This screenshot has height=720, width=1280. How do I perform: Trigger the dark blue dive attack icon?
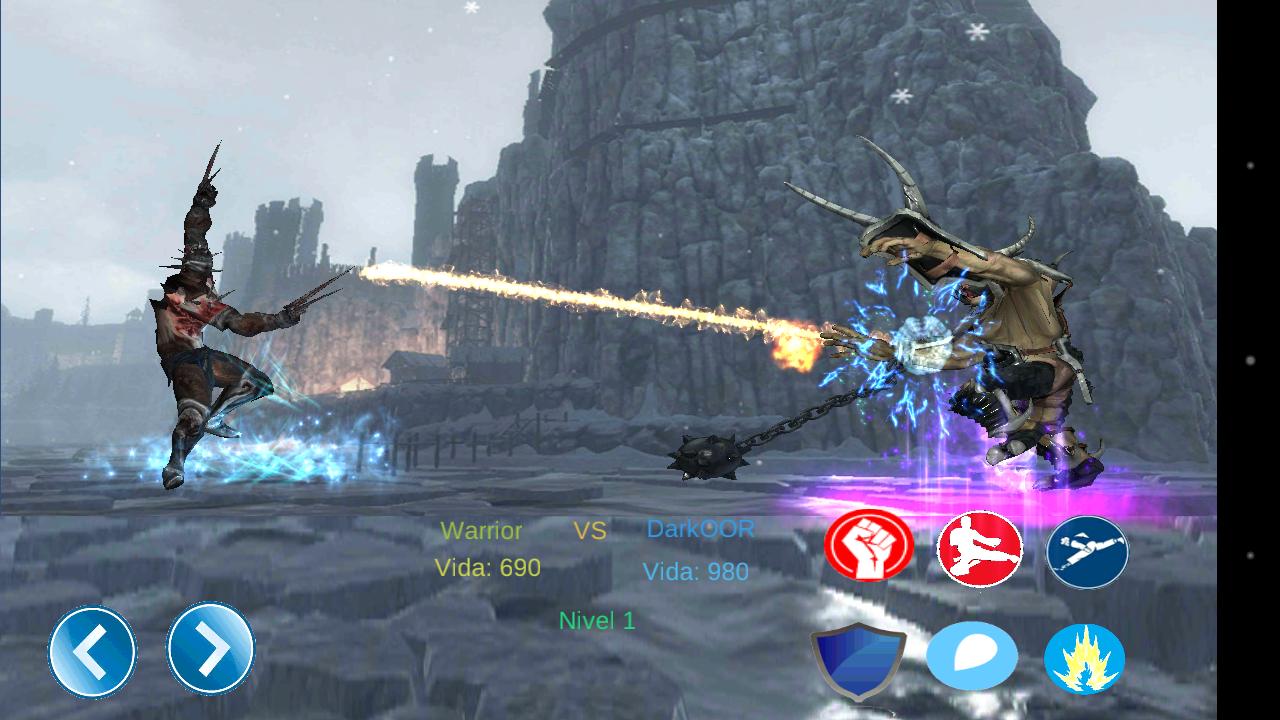click(1087, 552)
